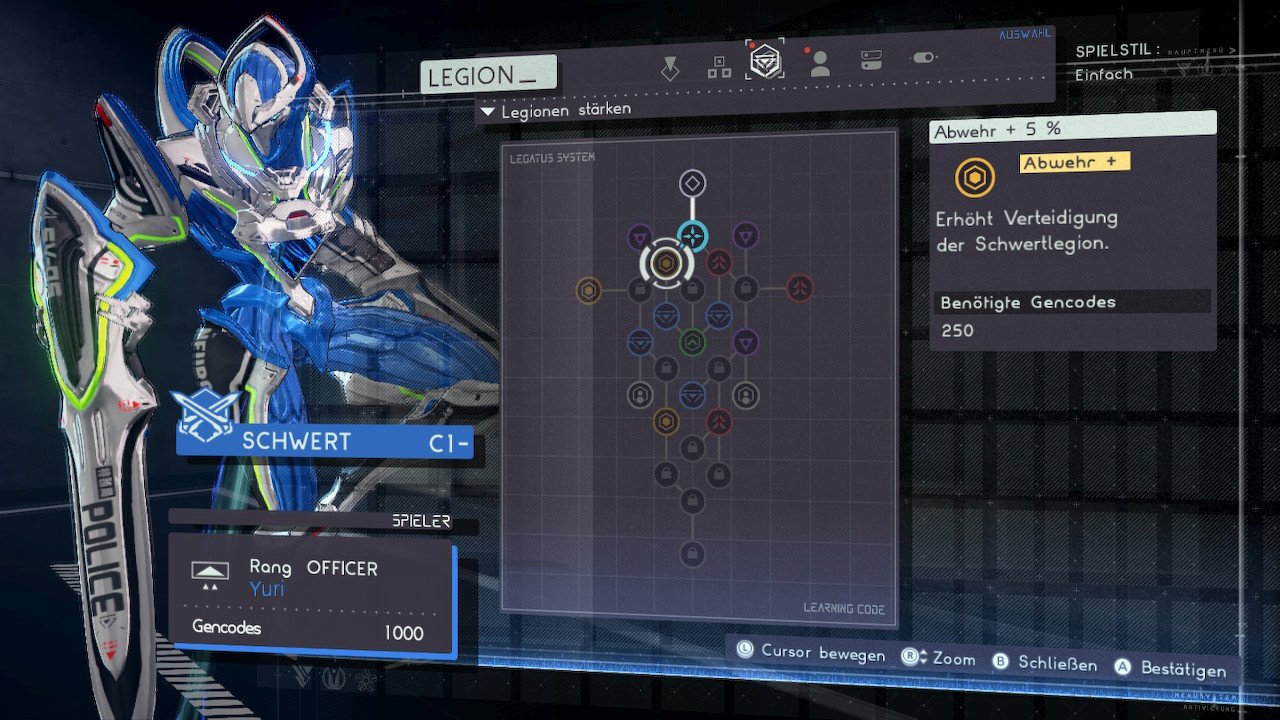Select the green chevron node in the tree
The width and height of the screenshot is (1280, 720).
point(693,343)
